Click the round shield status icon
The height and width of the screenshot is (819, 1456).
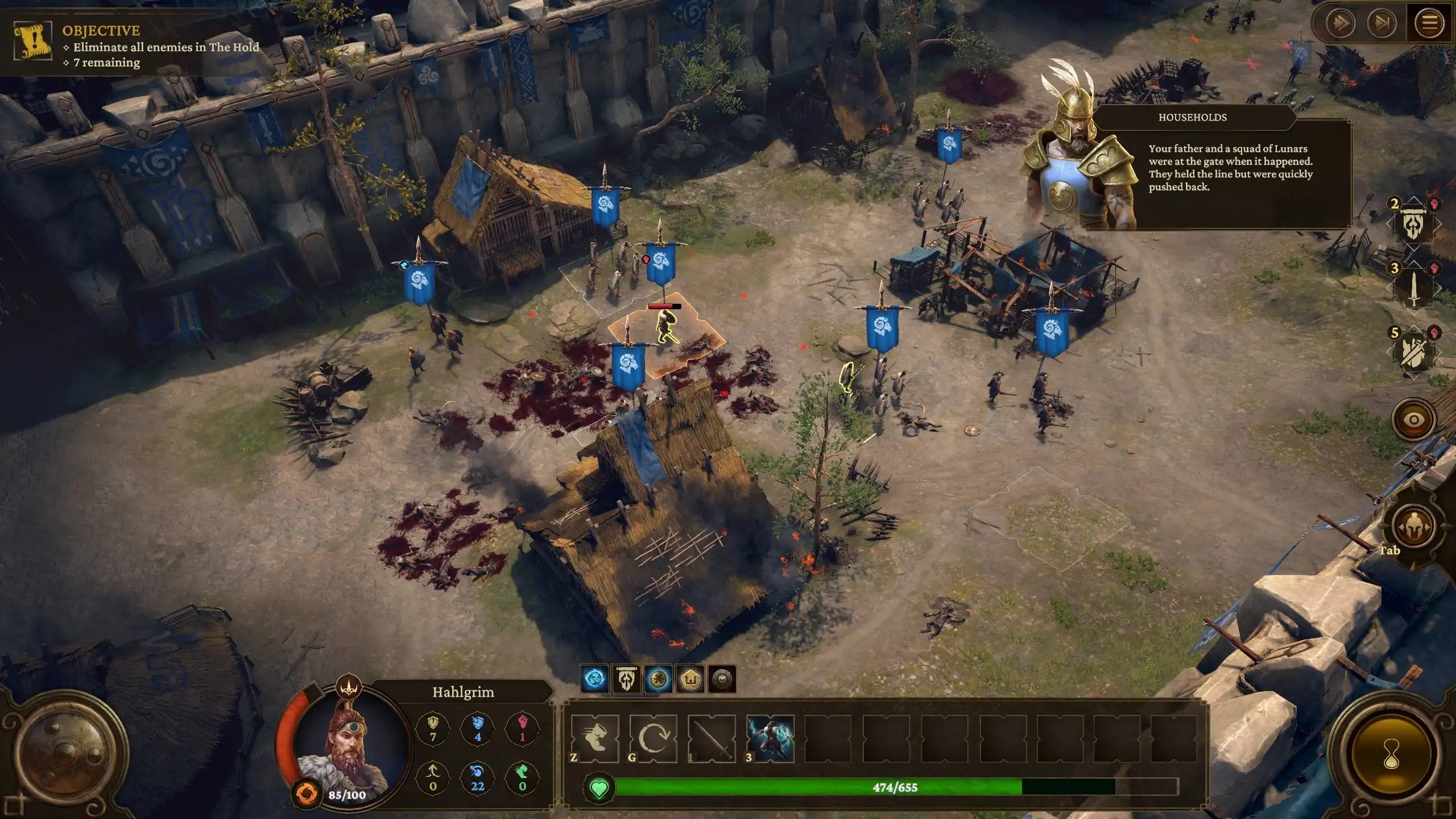(x=722, y=679)
